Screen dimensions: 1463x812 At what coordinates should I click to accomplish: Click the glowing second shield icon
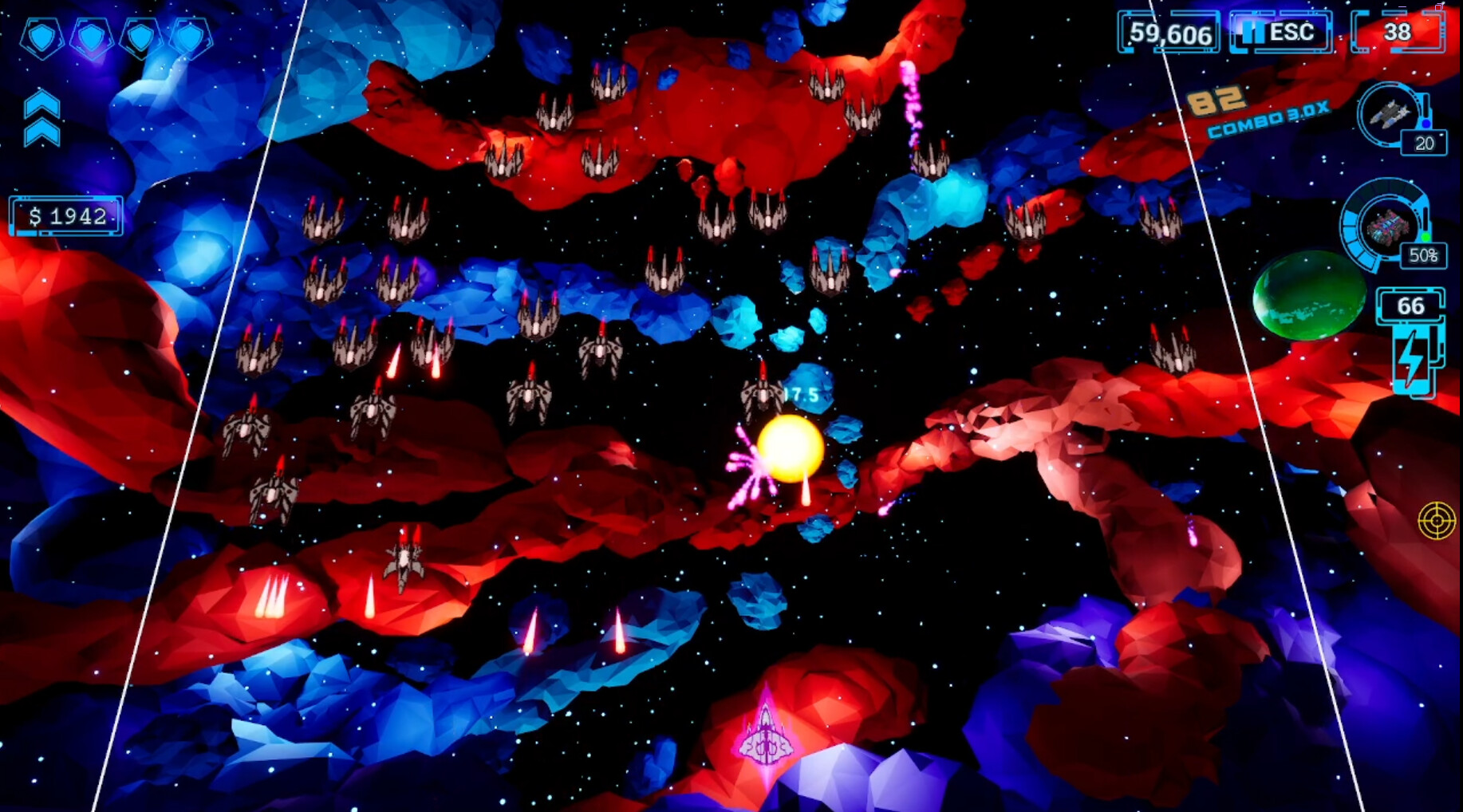(92, 37)
